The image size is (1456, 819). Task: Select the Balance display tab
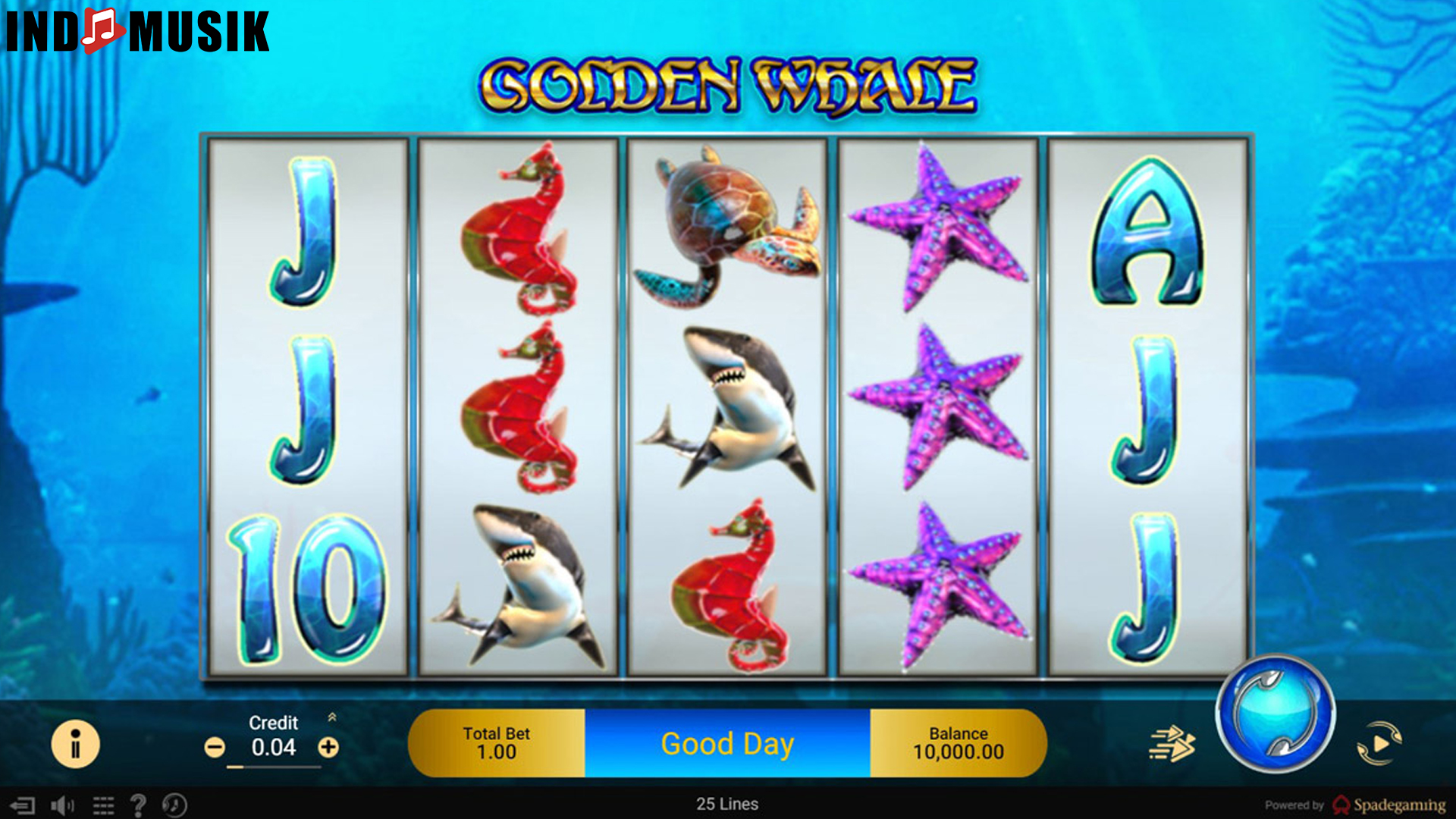(x=958, y=743)
